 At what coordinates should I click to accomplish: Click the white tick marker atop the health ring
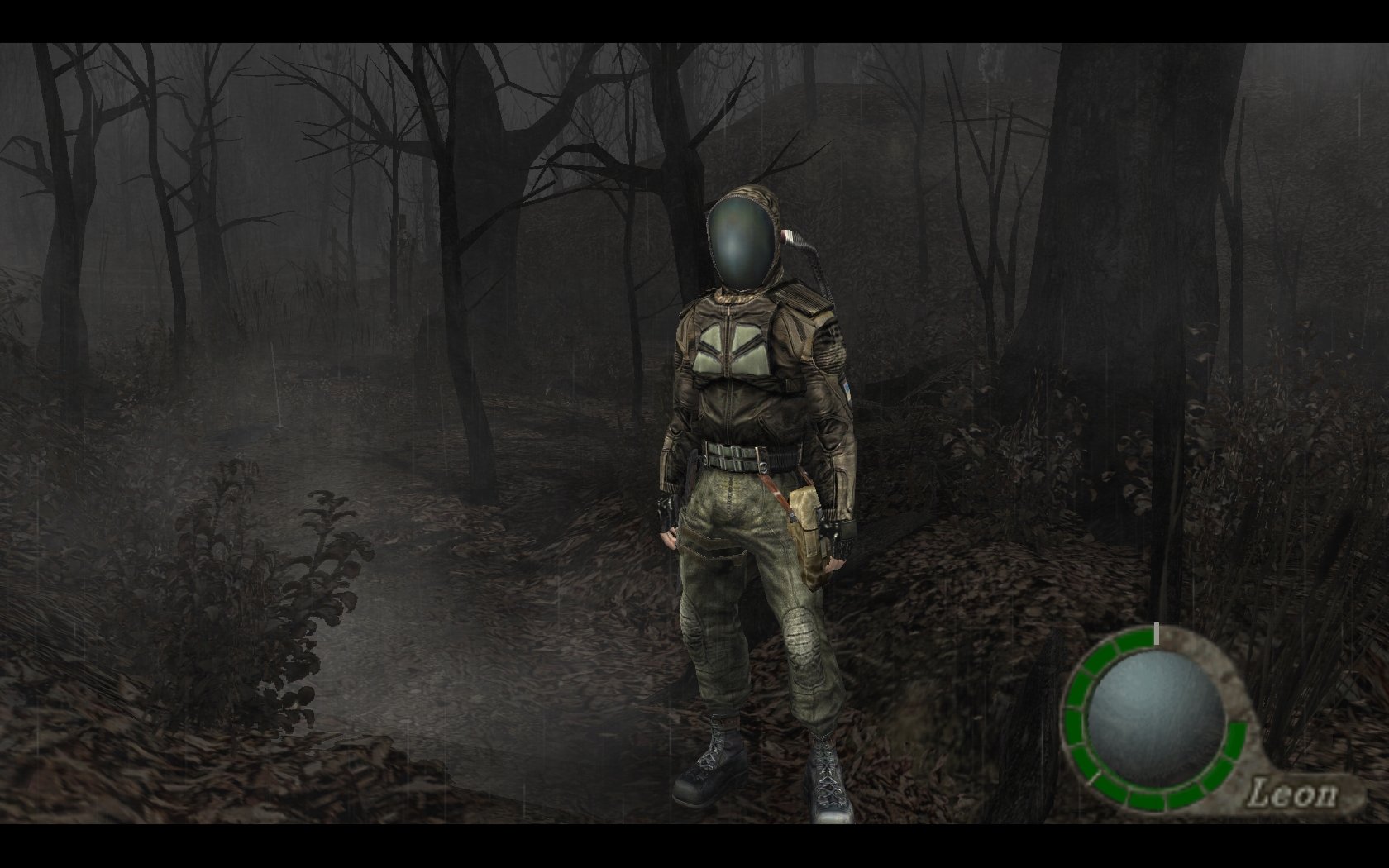point(1157,635)
